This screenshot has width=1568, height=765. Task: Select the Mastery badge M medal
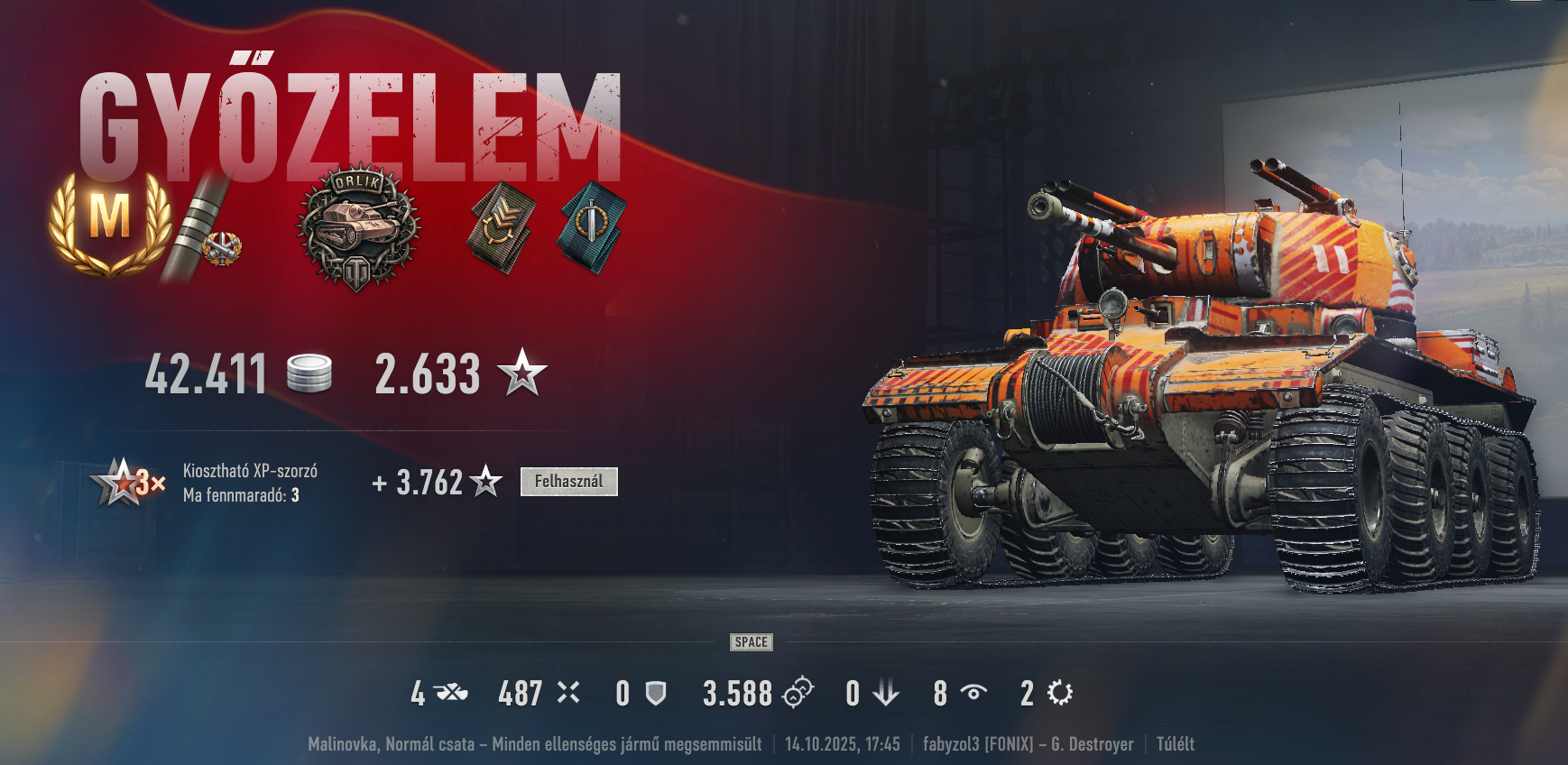click(110, 221)
